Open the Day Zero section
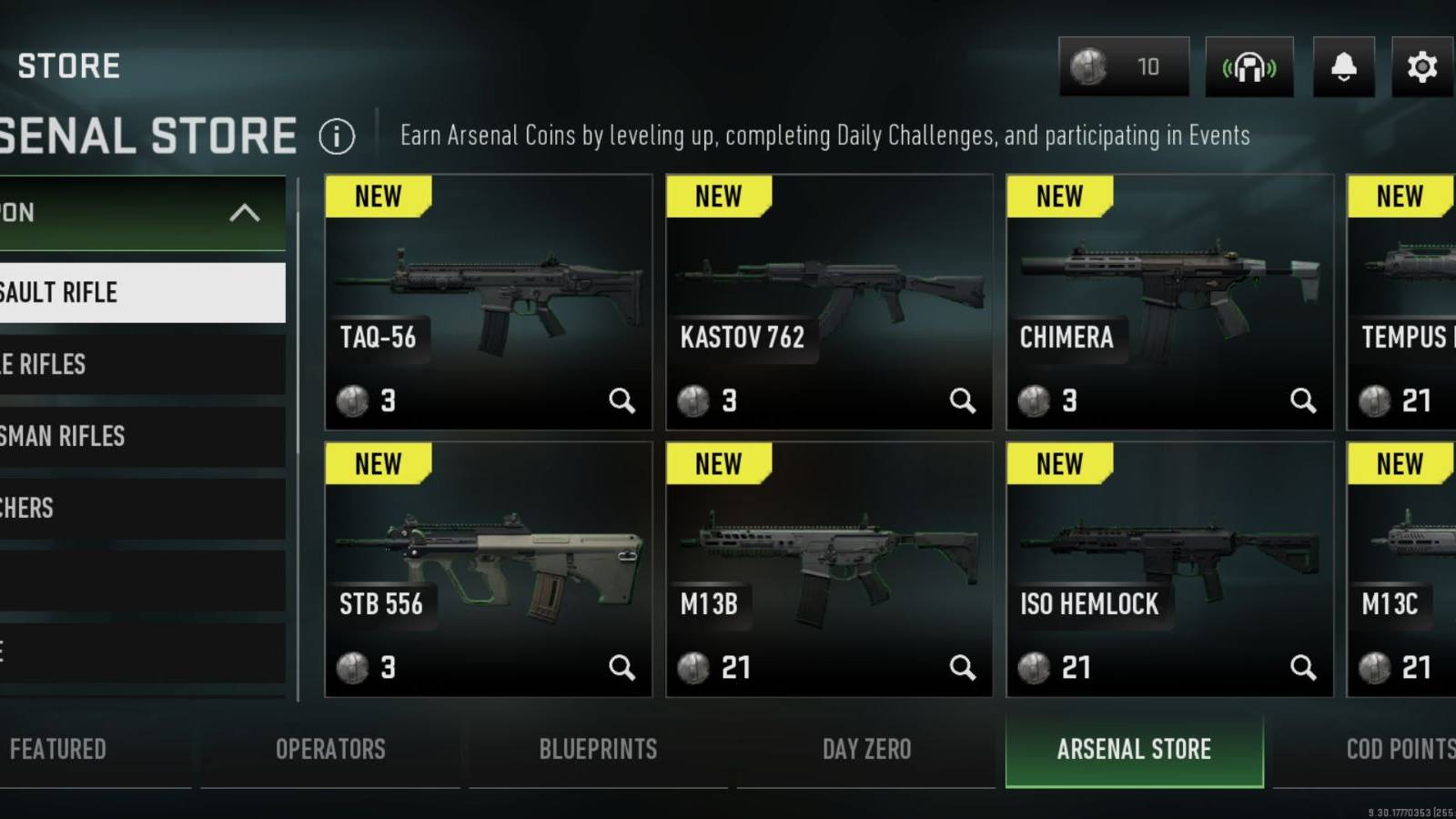The height and width of the screenshot is (819, 1456). click(867, 749)
